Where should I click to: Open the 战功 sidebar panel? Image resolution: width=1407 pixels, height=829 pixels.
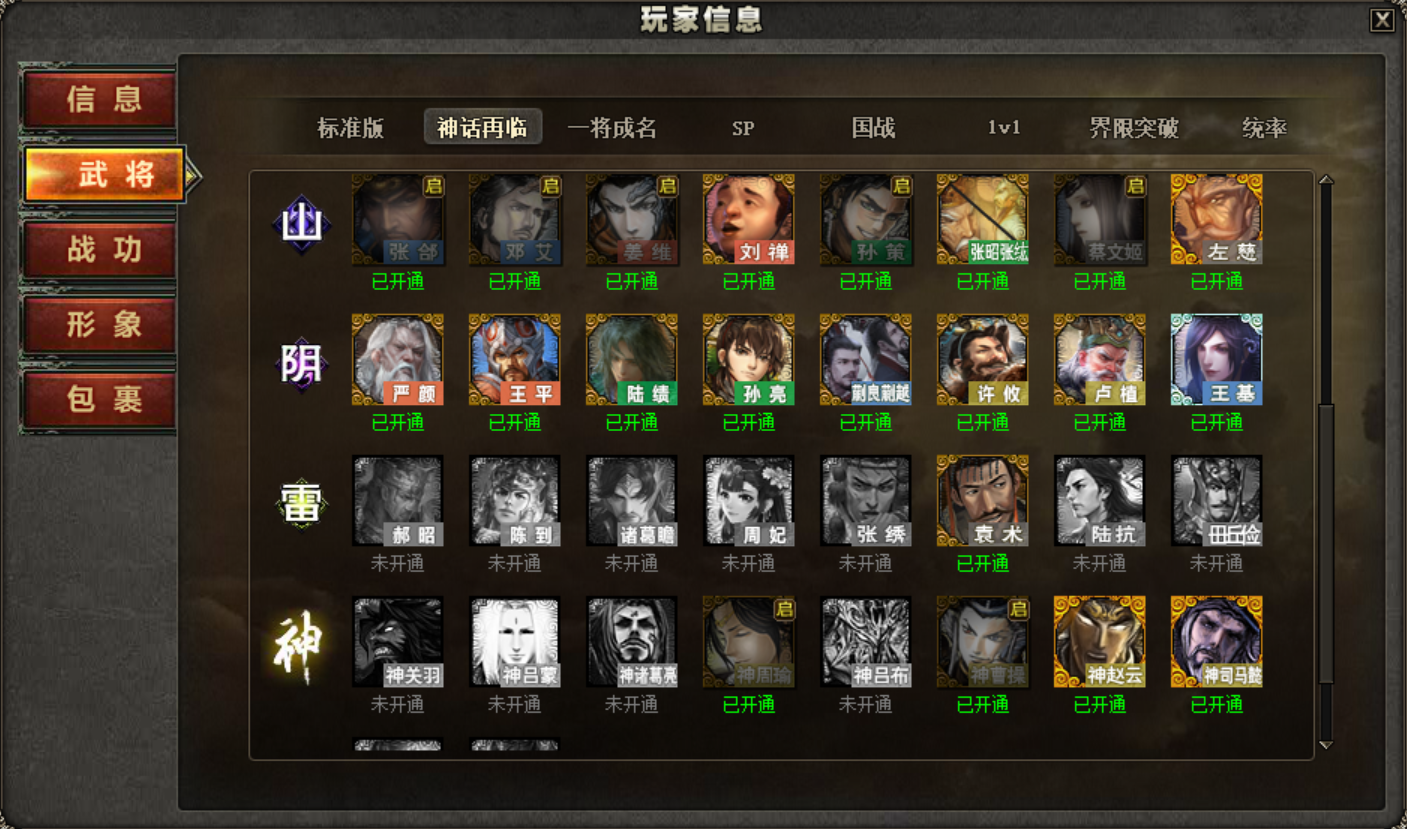[x=99, y=251]
